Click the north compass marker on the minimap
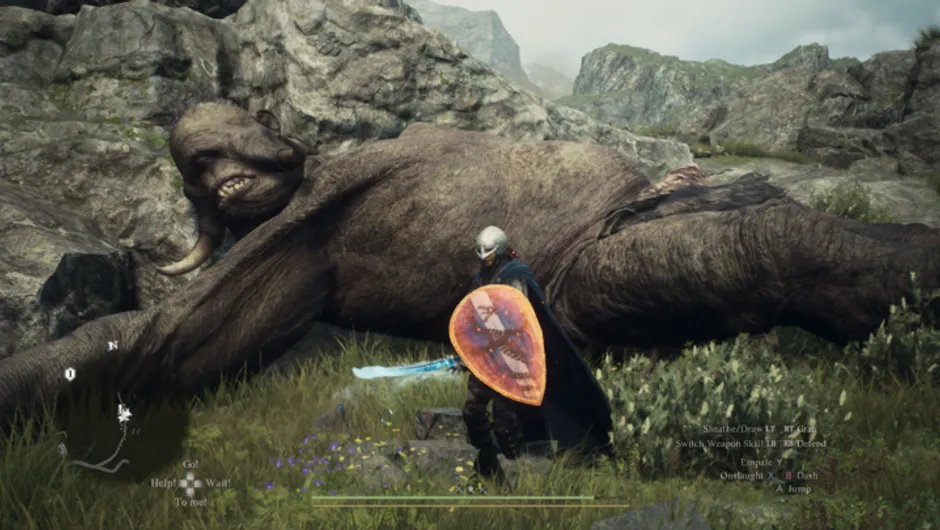The height and width of the screenshot is (530, 940). pyautogui.click(x=112, y=346)
